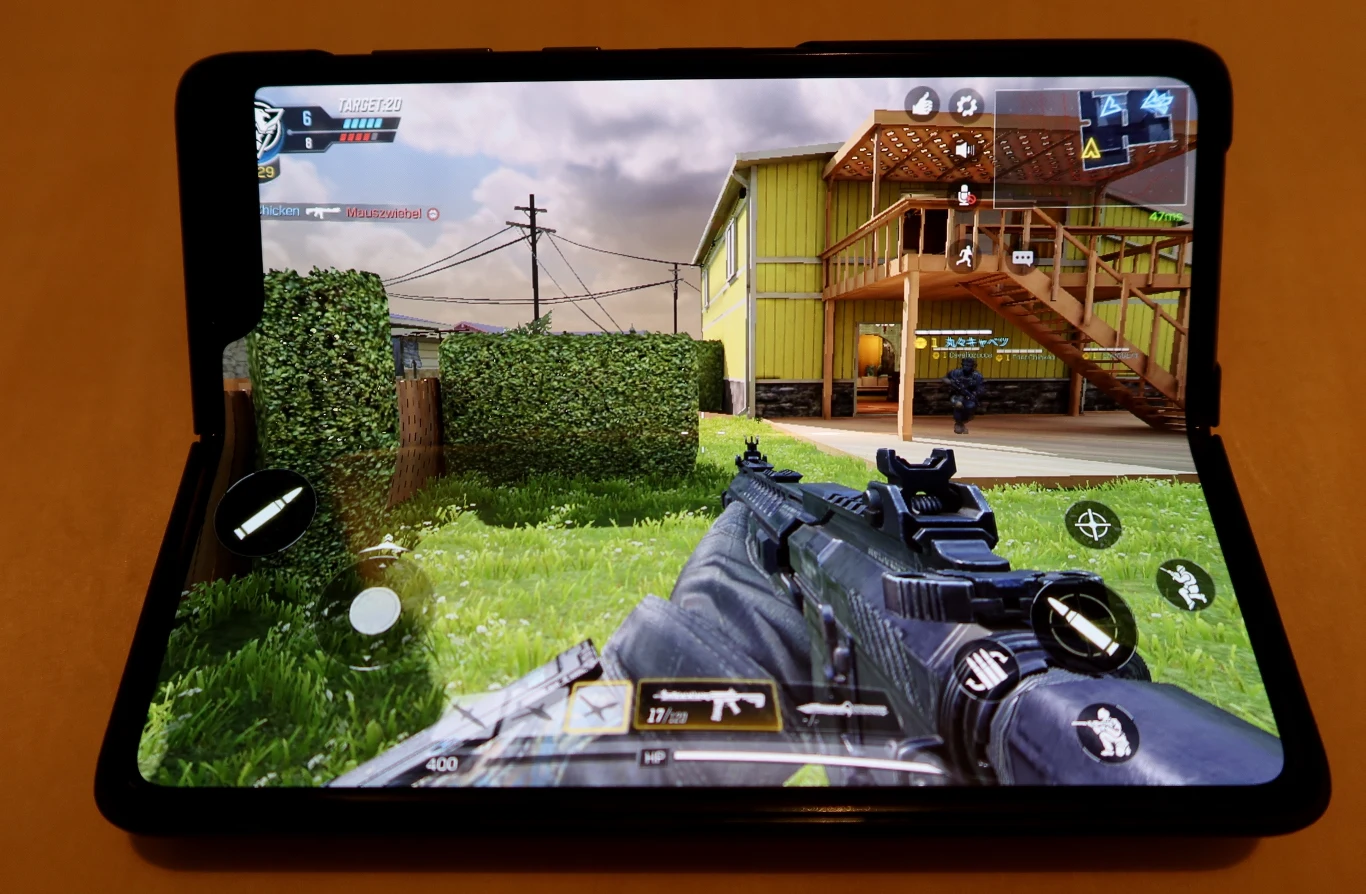Tap Mauszwiebel's name in the kill feed
Viewport: 1366px width, 894px height.
[384, 212]
